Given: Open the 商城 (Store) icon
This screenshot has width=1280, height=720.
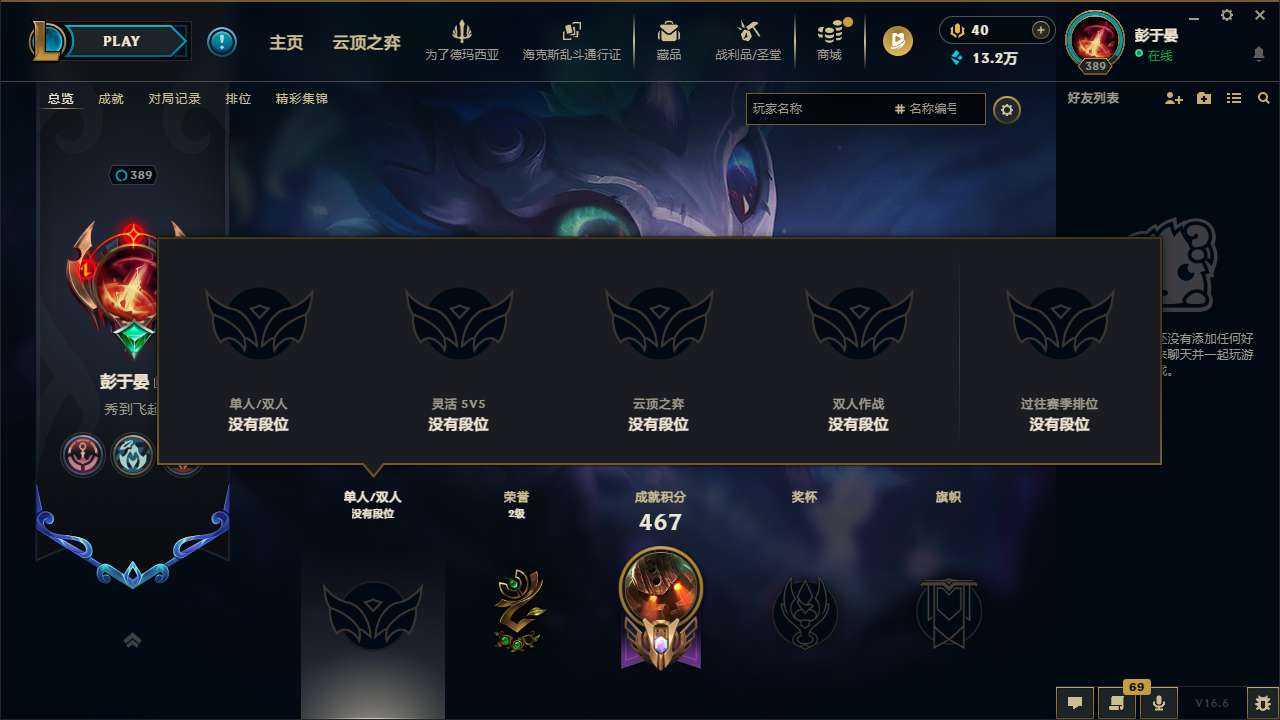Looking at the screenshot, I should point(829,40).
